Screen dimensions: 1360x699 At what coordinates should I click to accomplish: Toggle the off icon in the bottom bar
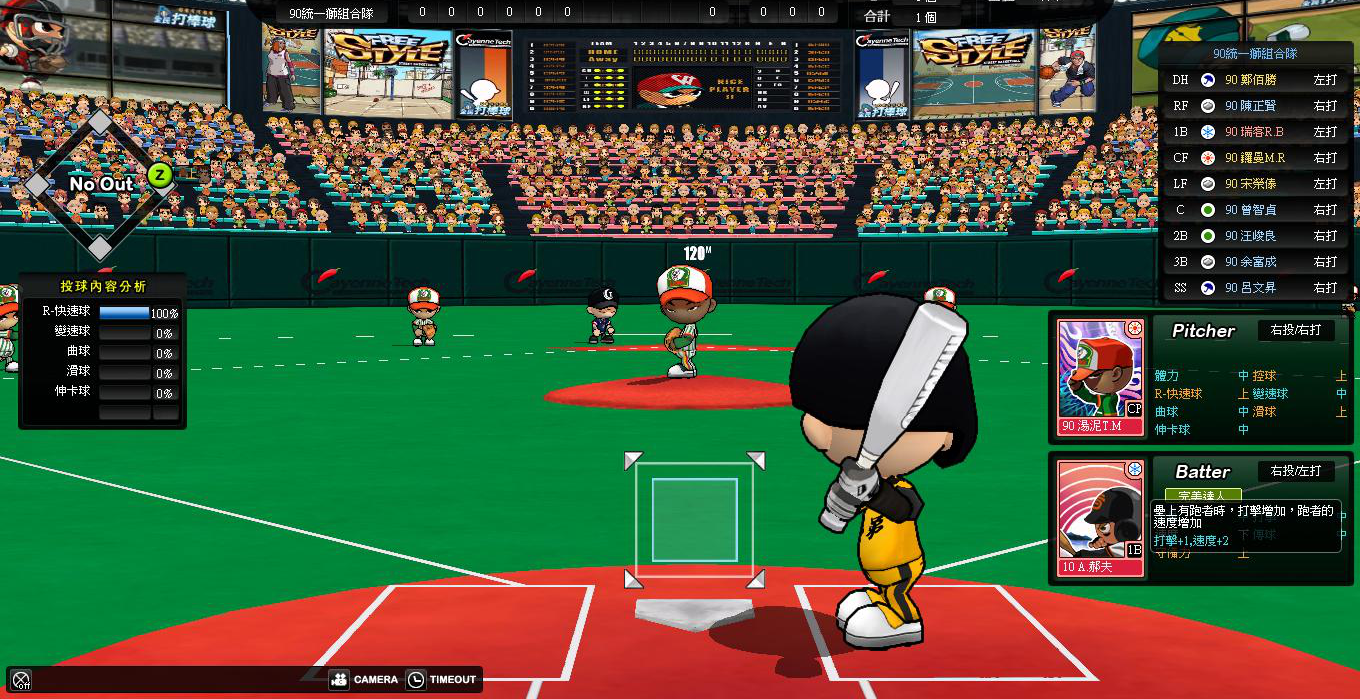coord(21,680)
